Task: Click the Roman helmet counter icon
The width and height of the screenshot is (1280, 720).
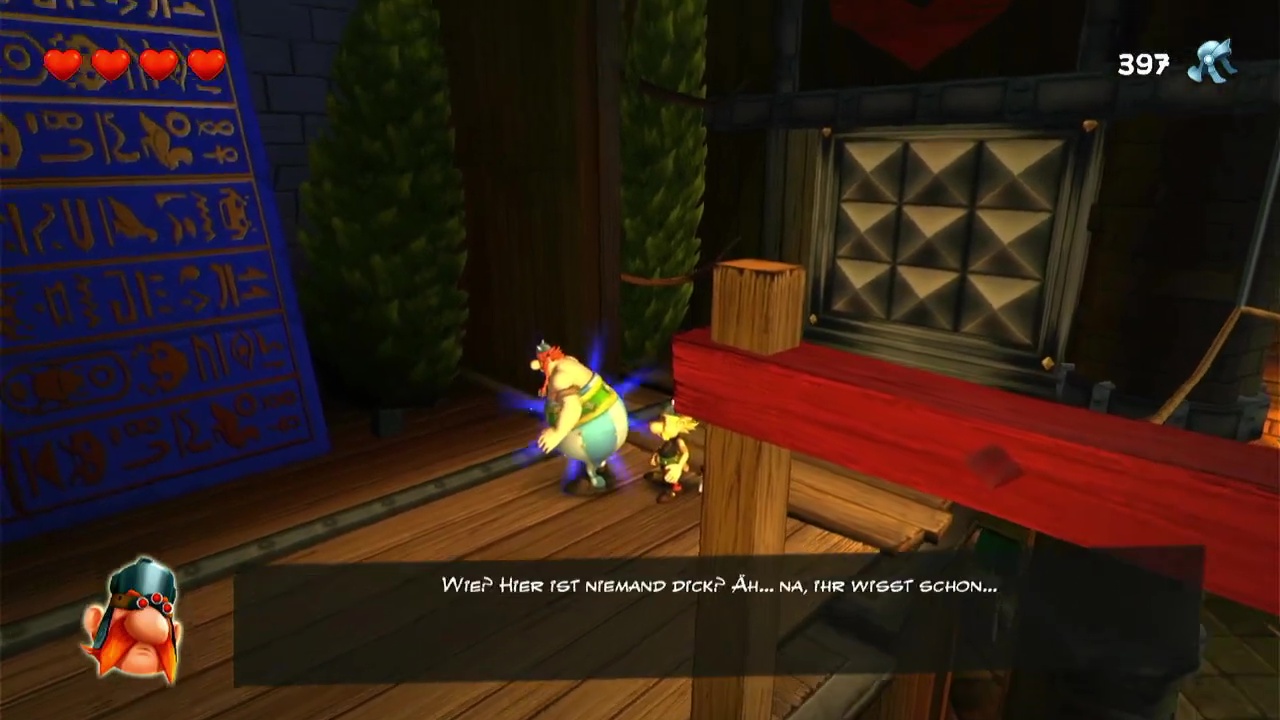Action: click(x=1212, y=63)
